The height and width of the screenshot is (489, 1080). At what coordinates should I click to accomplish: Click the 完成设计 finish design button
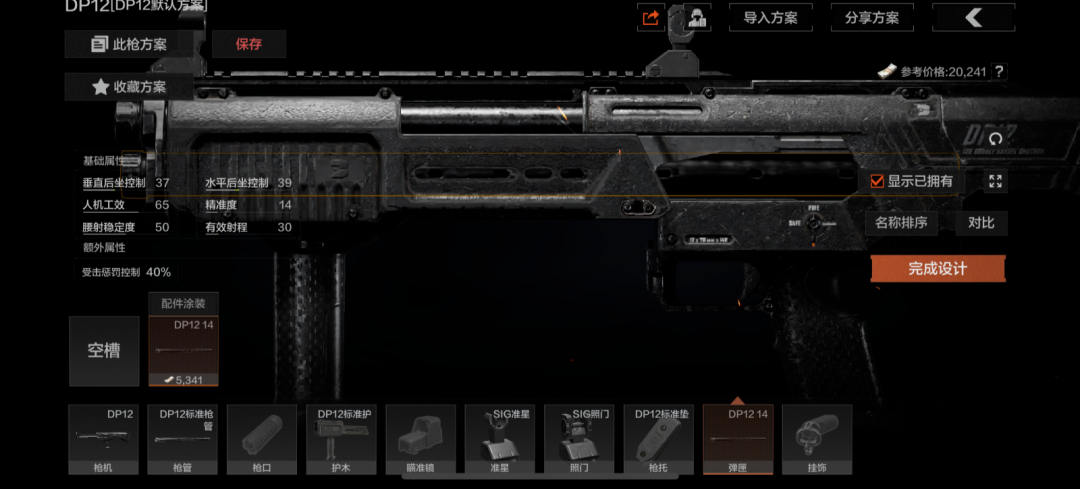click(937, 268)
